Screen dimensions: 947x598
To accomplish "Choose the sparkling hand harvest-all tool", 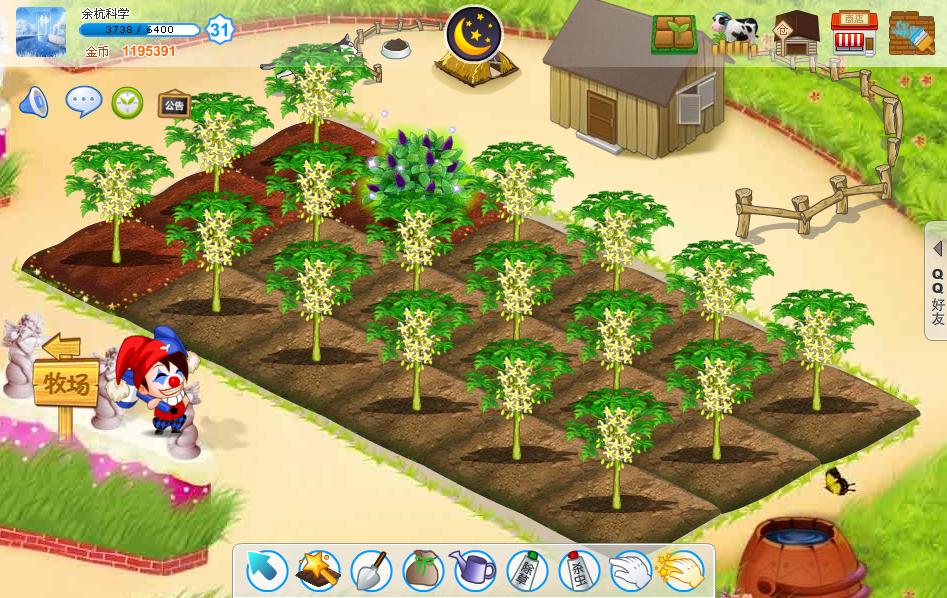I will click(681, 571).
